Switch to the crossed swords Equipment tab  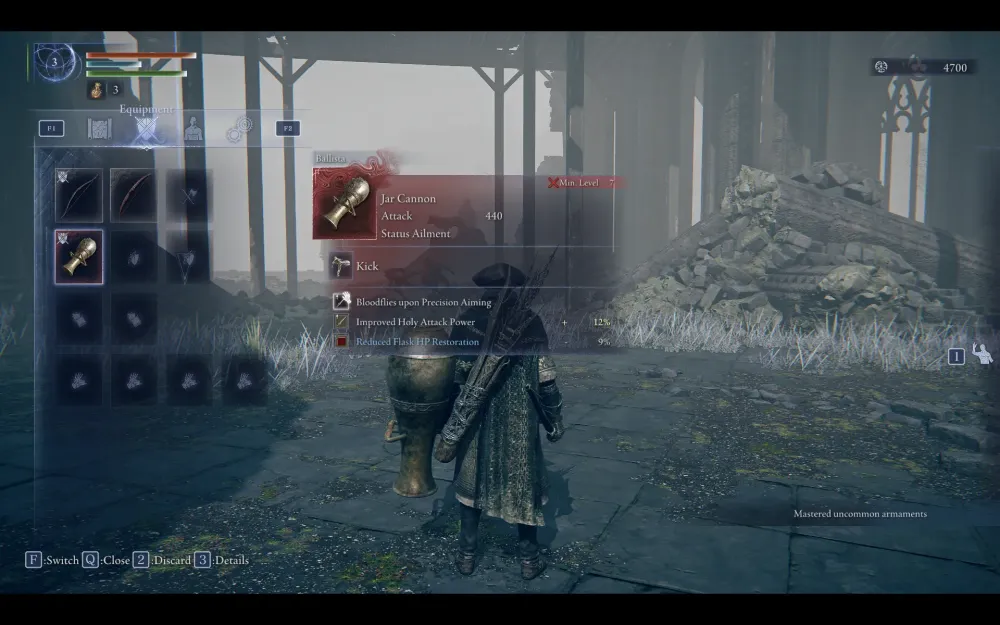(147, 129)
